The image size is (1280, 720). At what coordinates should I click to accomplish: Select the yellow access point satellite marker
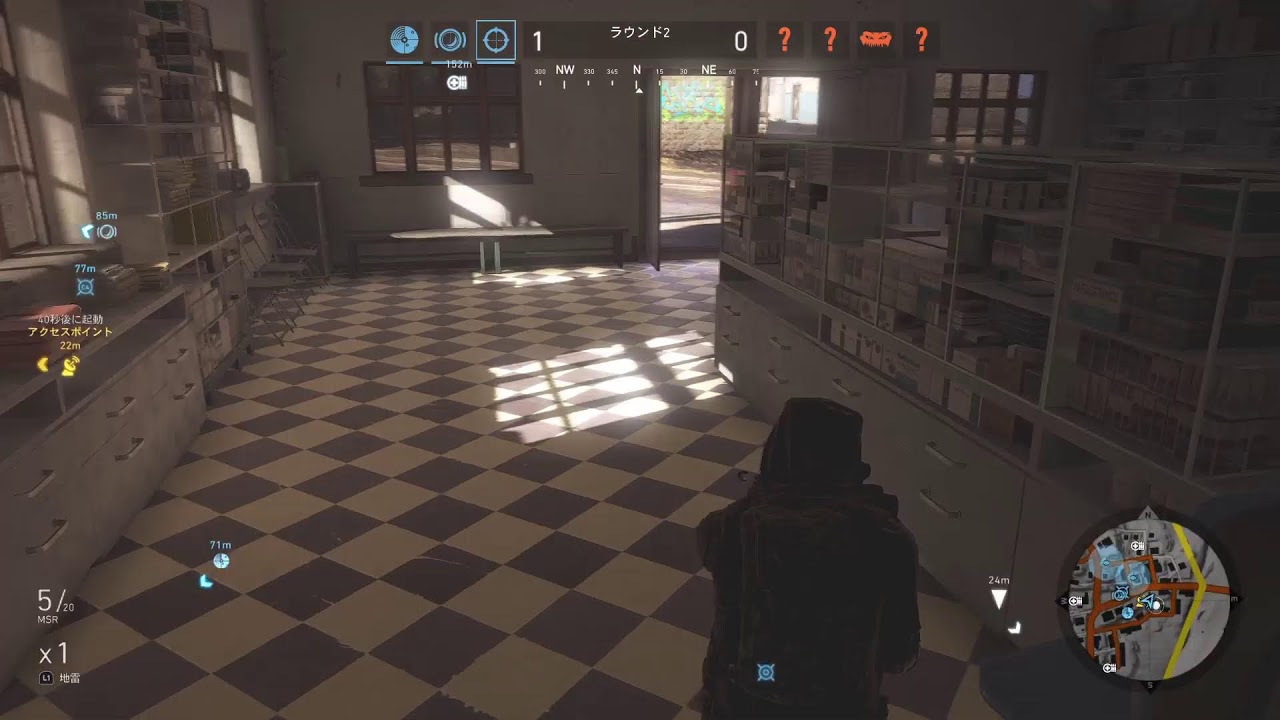69,366
